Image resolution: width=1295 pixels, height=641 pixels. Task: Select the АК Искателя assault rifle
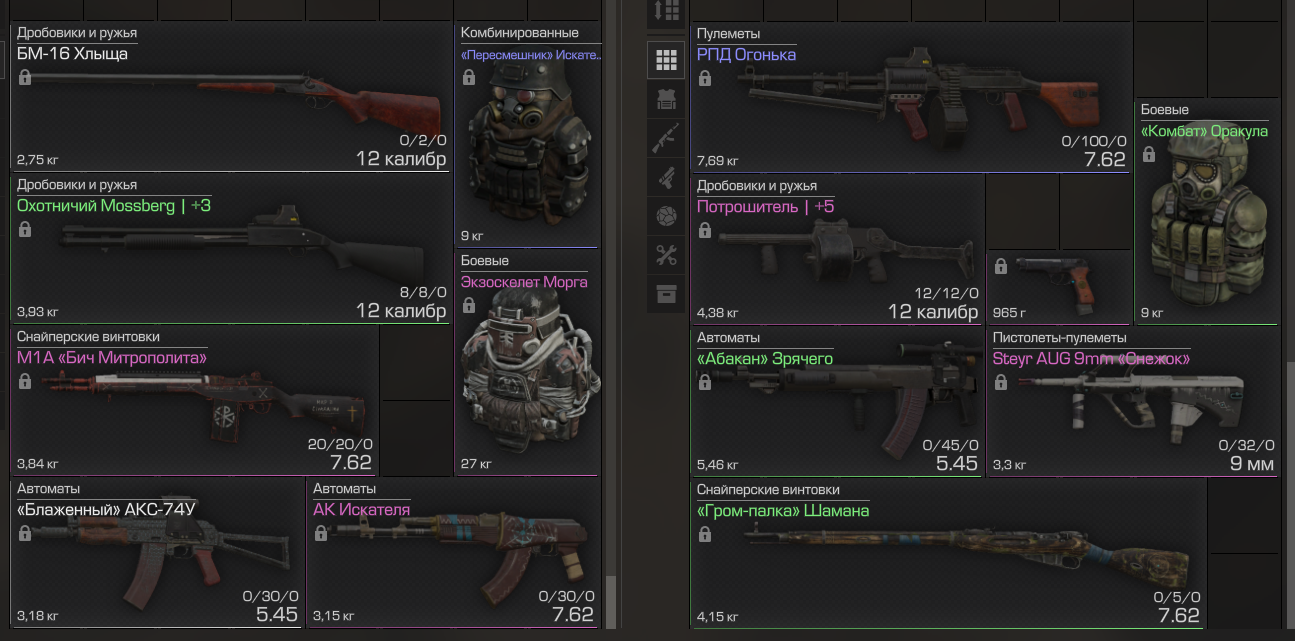coord(453,555)
